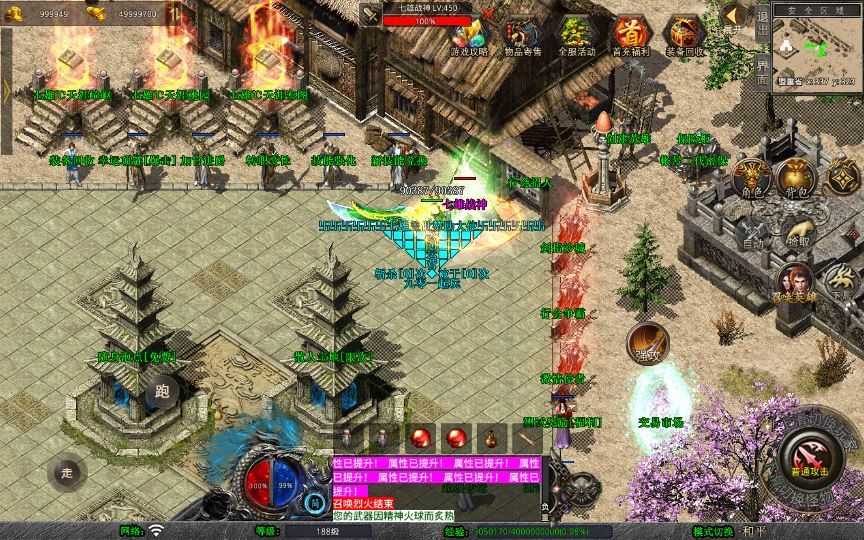
Task: Click the 模式切换 mode switch button
Action: [742, 531]
